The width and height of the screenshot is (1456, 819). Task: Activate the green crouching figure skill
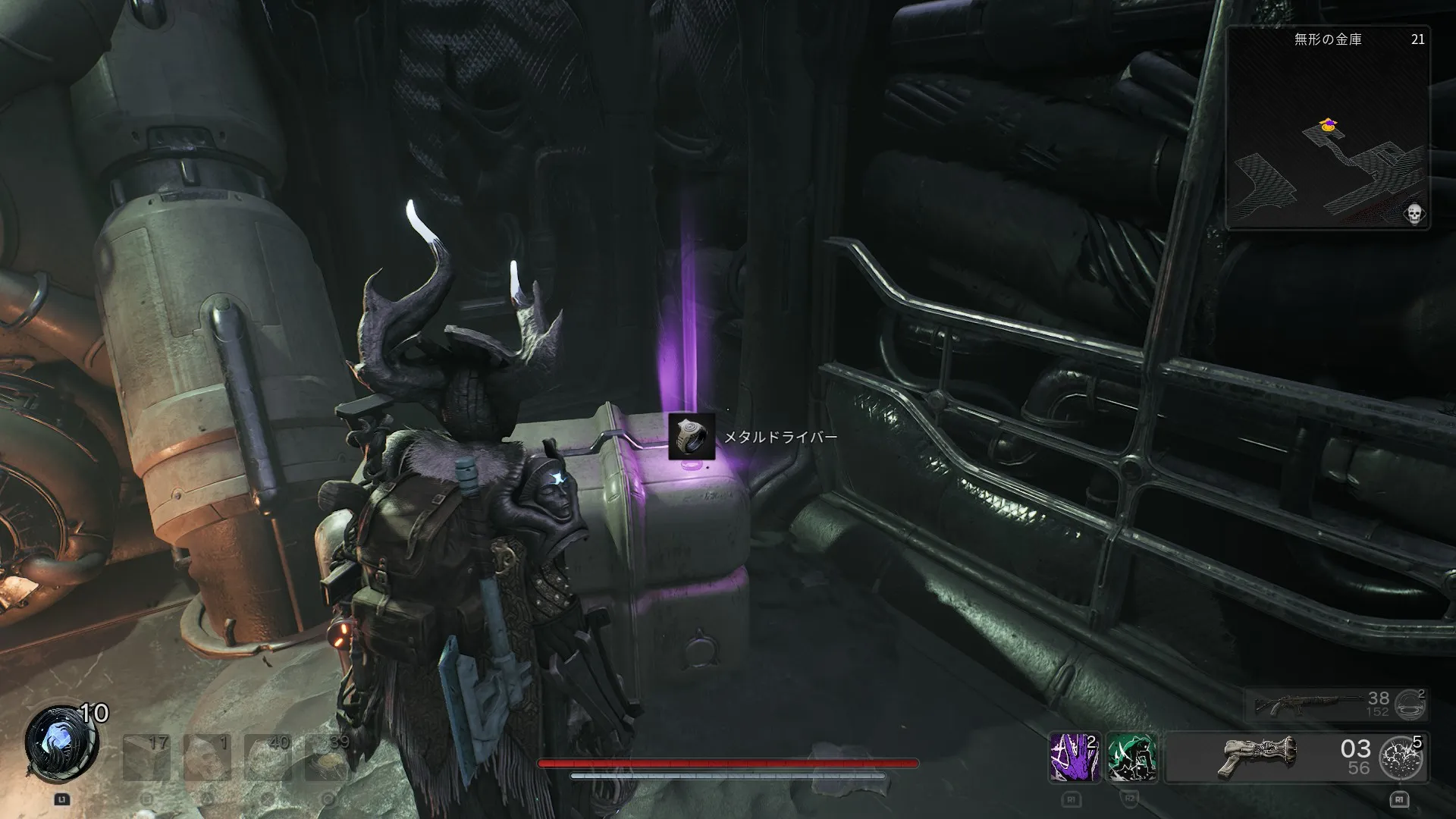[1131, 757]
